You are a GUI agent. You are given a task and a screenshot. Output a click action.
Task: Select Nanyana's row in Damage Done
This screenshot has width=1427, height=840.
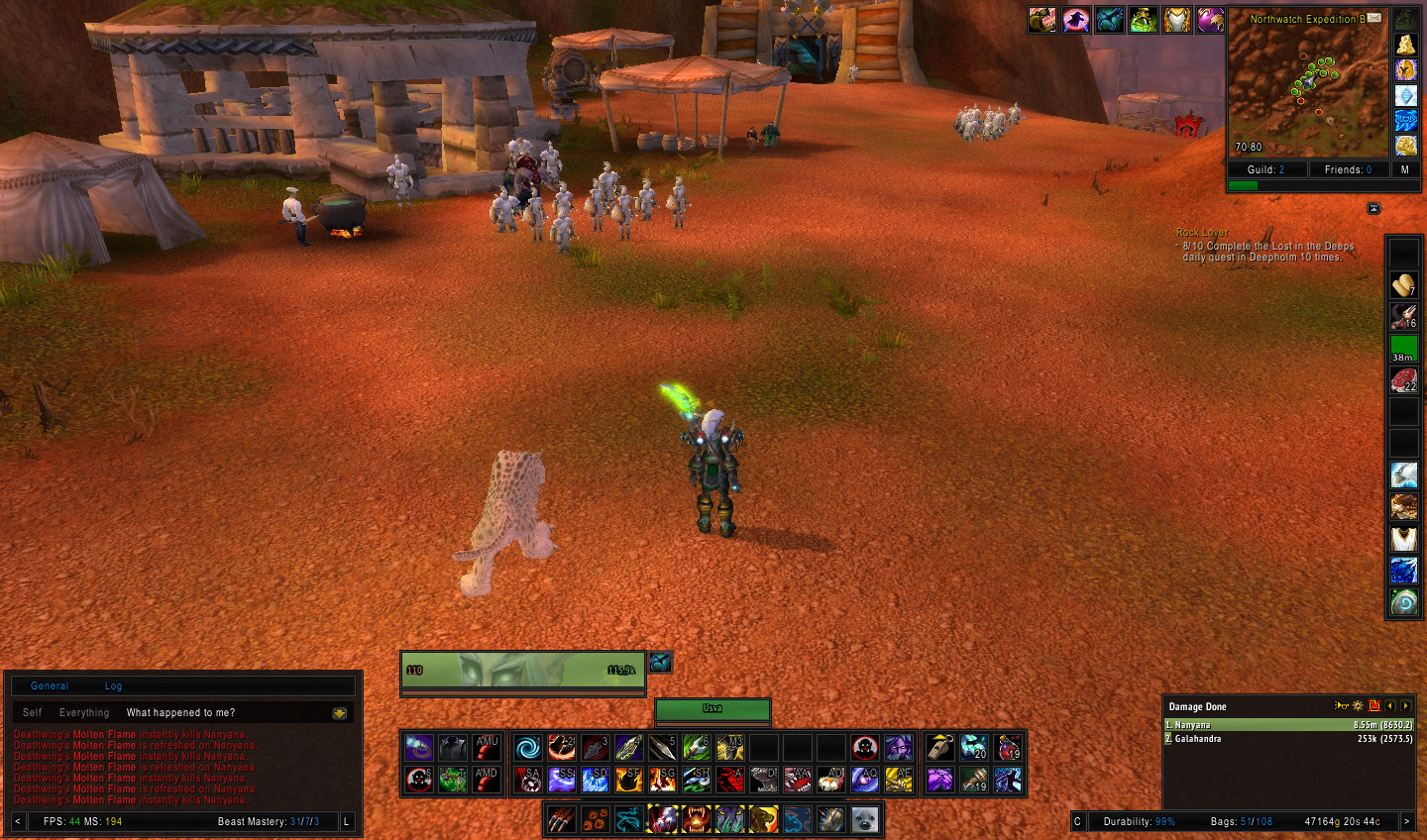(1288, 725)
